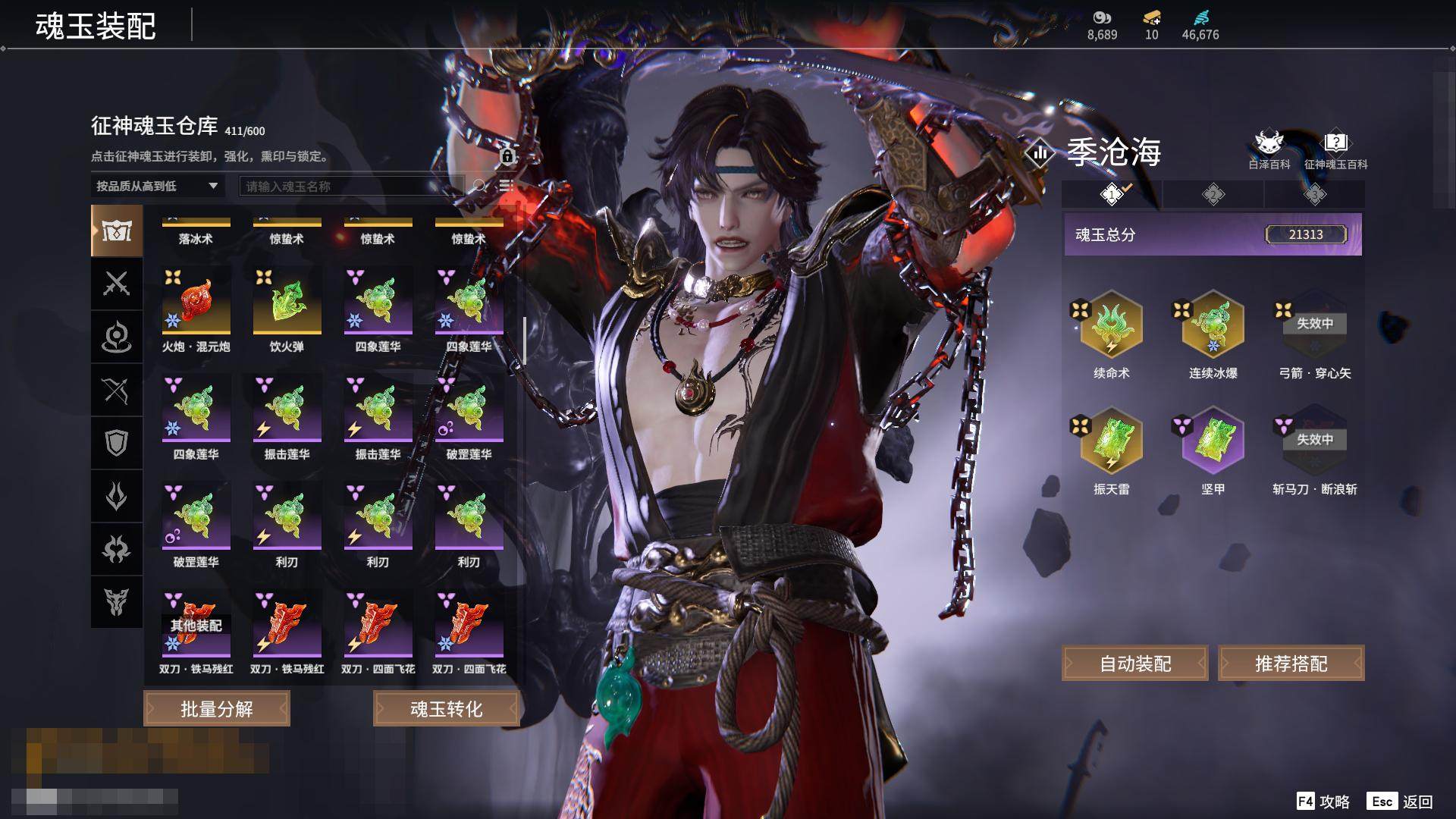Filter warehouse by shield category

(x=116, y=443)
